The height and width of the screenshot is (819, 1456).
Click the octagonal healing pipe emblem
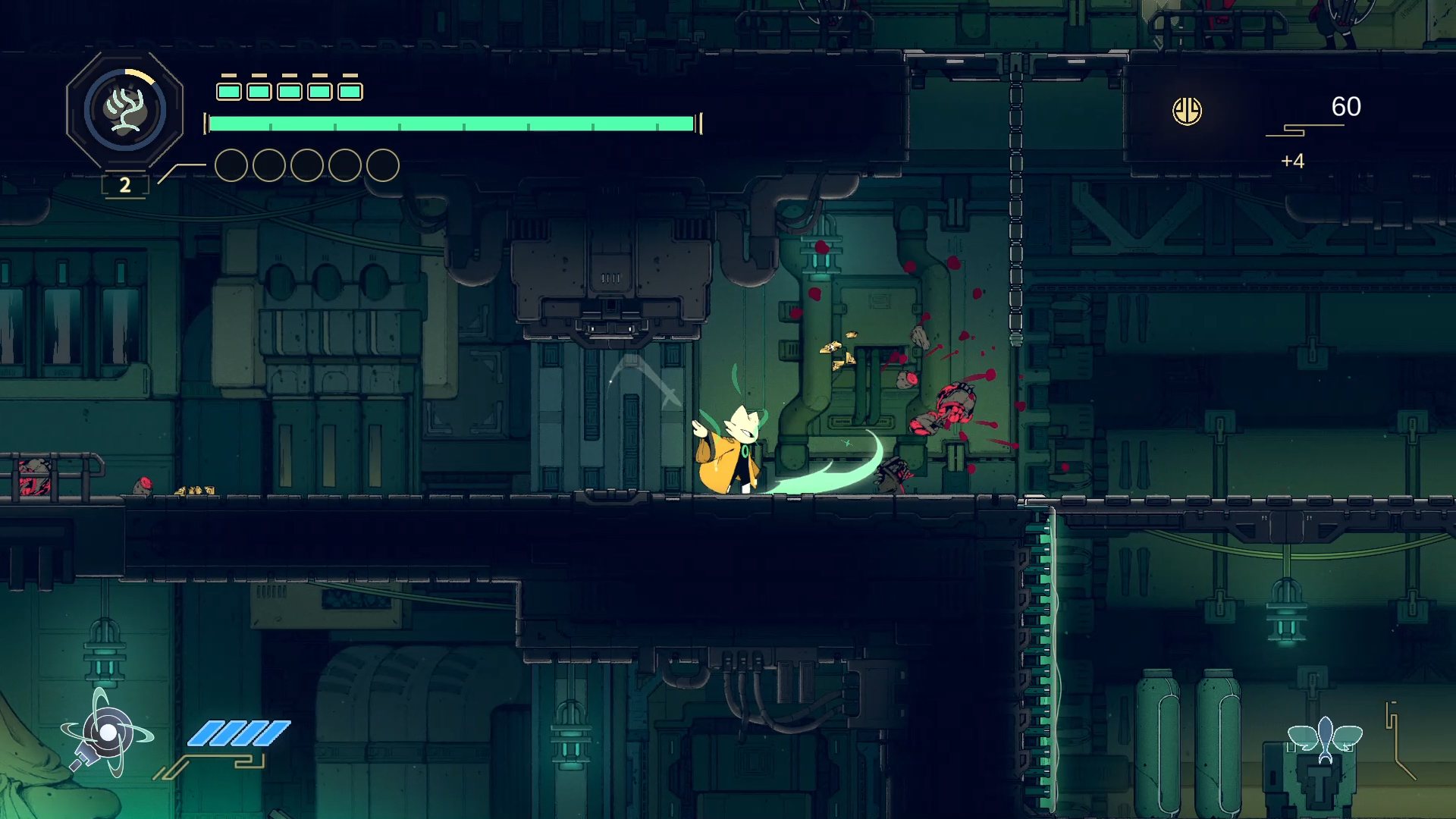tap(125, 111)
